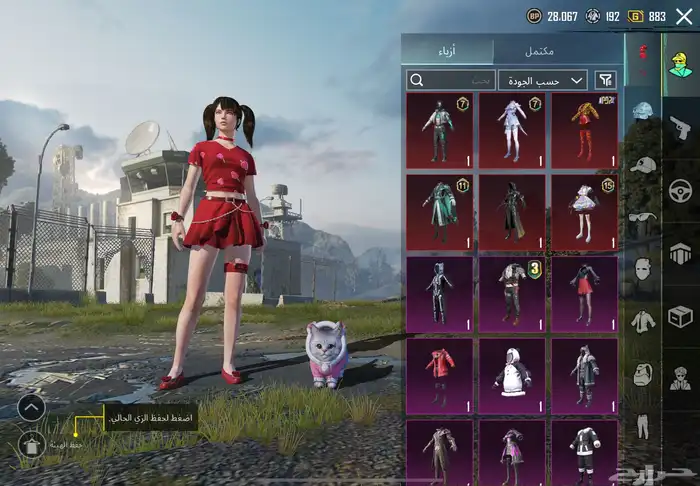The height and width of the screenshot is (486, 700).
Task: Click the outfit search field
Action: tap(451, 80)
